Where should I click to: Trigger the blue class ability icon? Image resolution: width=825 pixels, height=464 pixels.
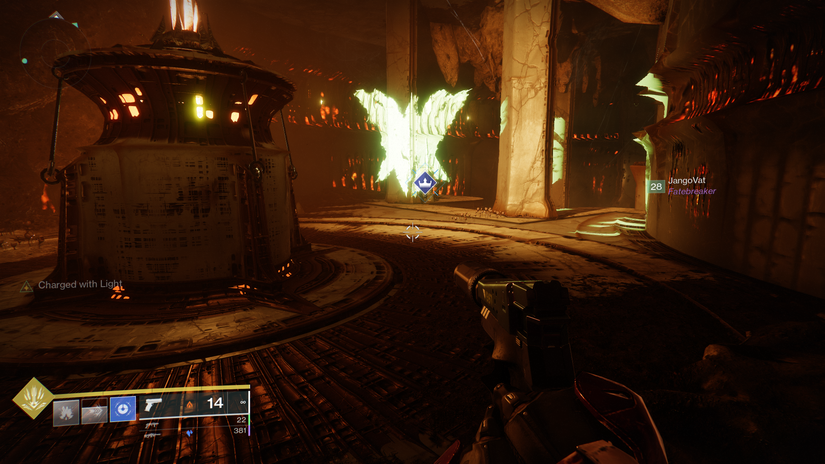click(123, 410)
